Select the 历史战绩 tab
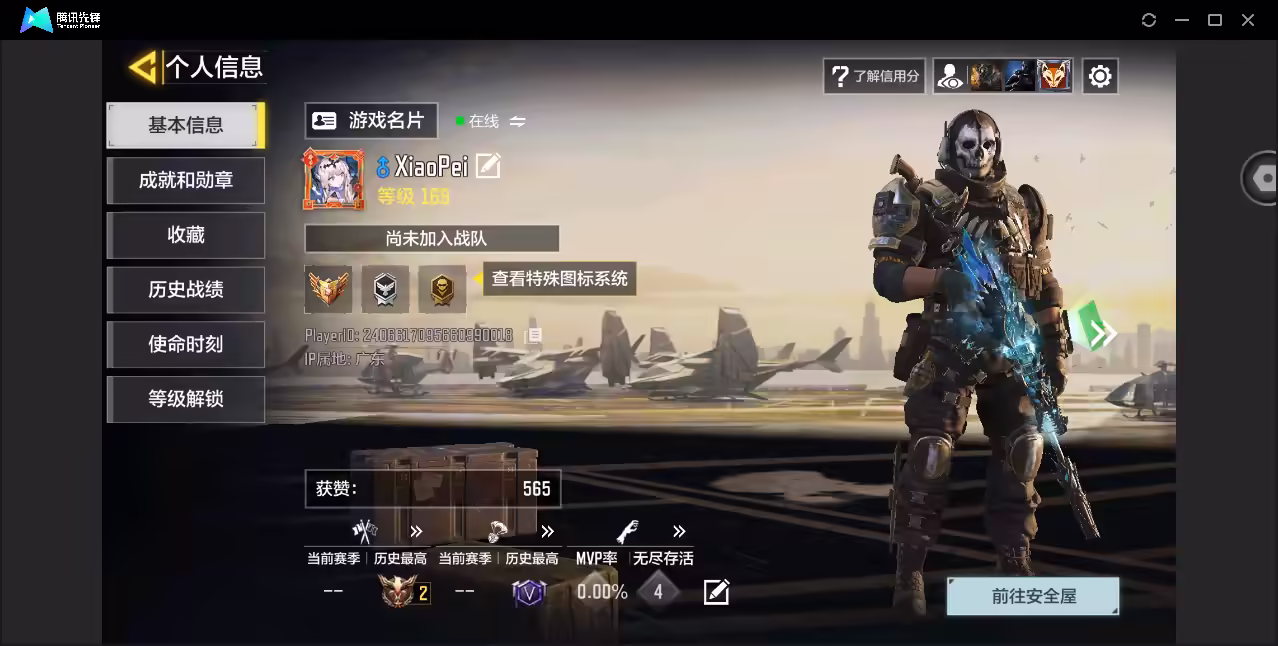1278x646 pixels. click(x=186, y=290)
